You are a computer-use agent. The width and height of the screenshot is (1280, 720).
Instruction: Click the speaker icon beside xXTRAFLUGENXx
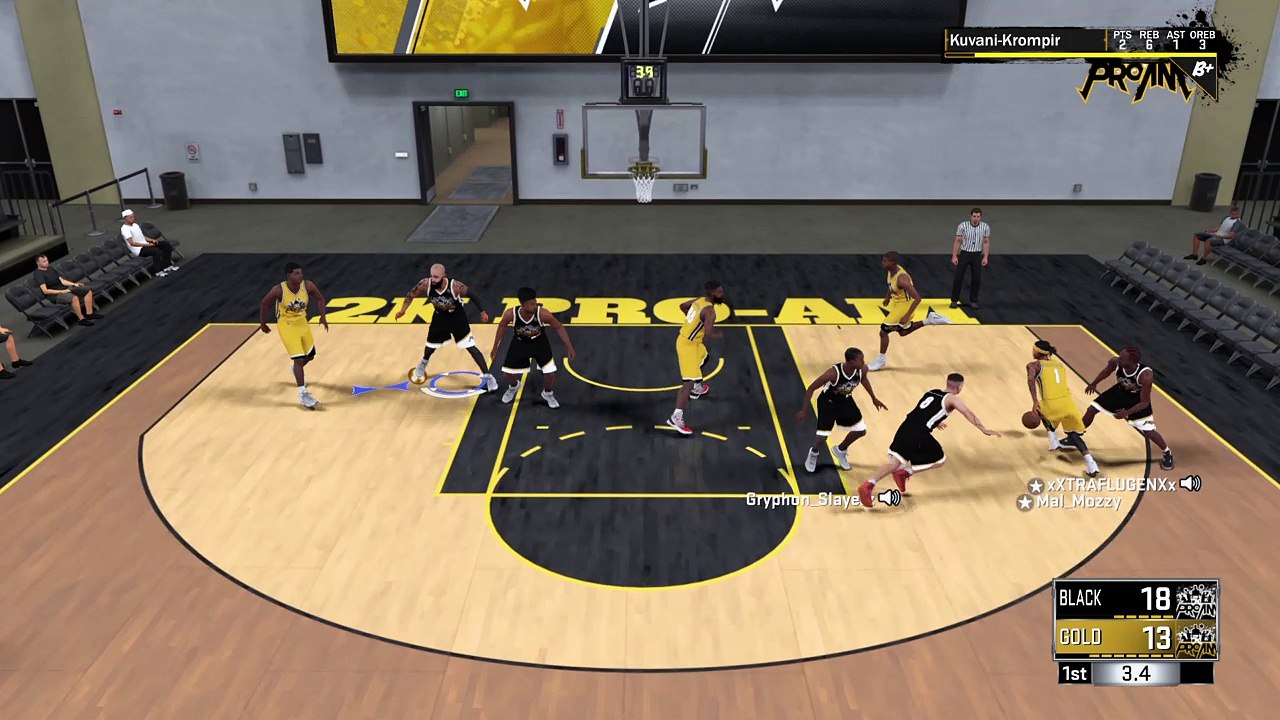[1190, 484]
